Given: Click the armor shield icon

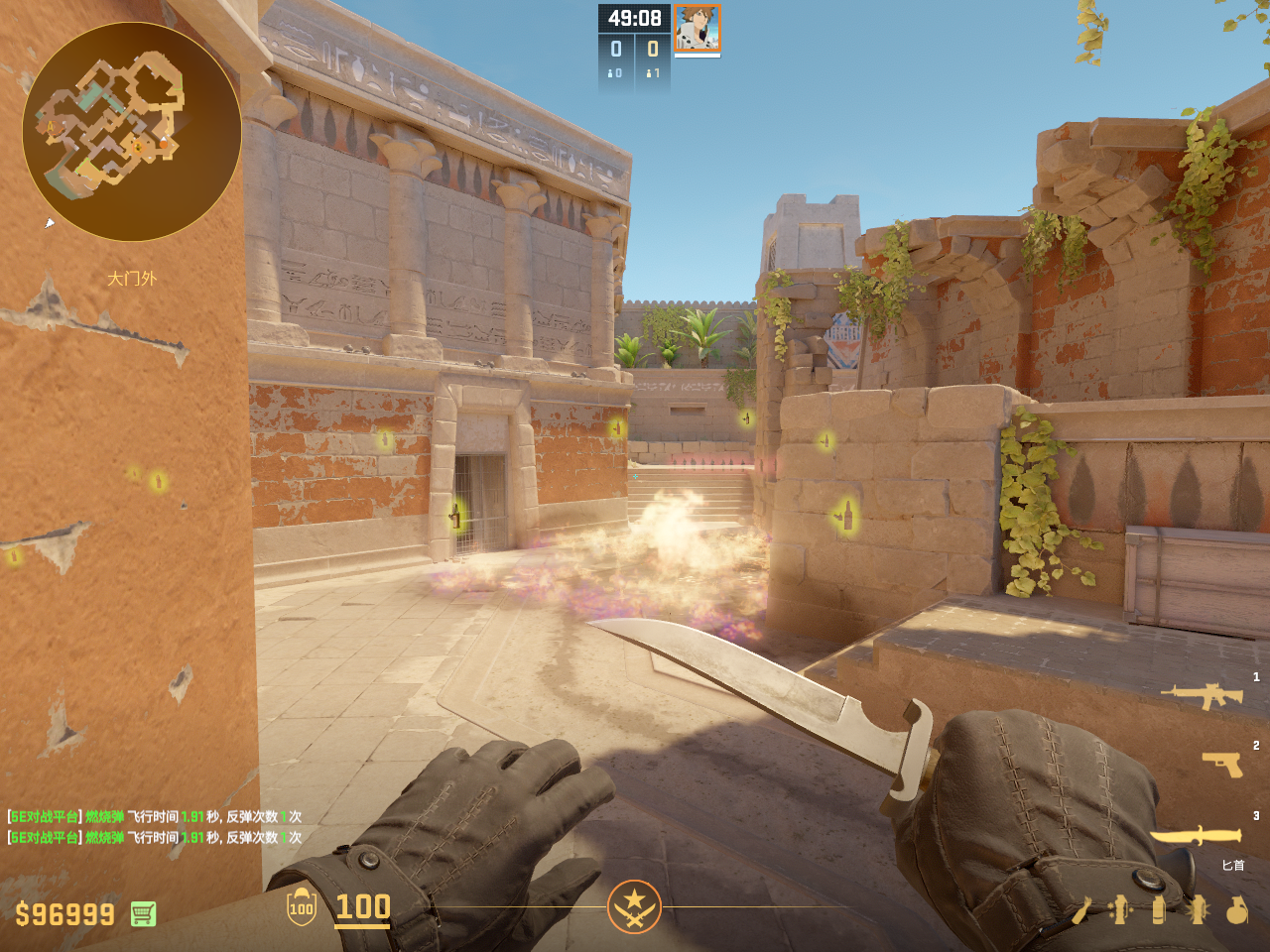Looking at the screenshot, I should 302,907.
